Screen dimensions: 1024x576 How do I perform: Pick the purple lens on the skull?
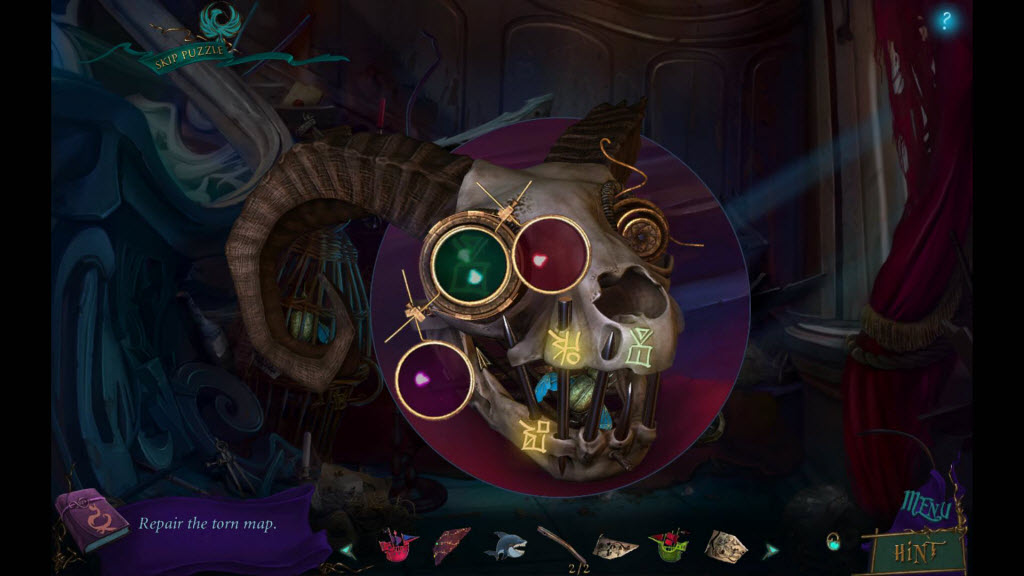[x=433, y=379]
